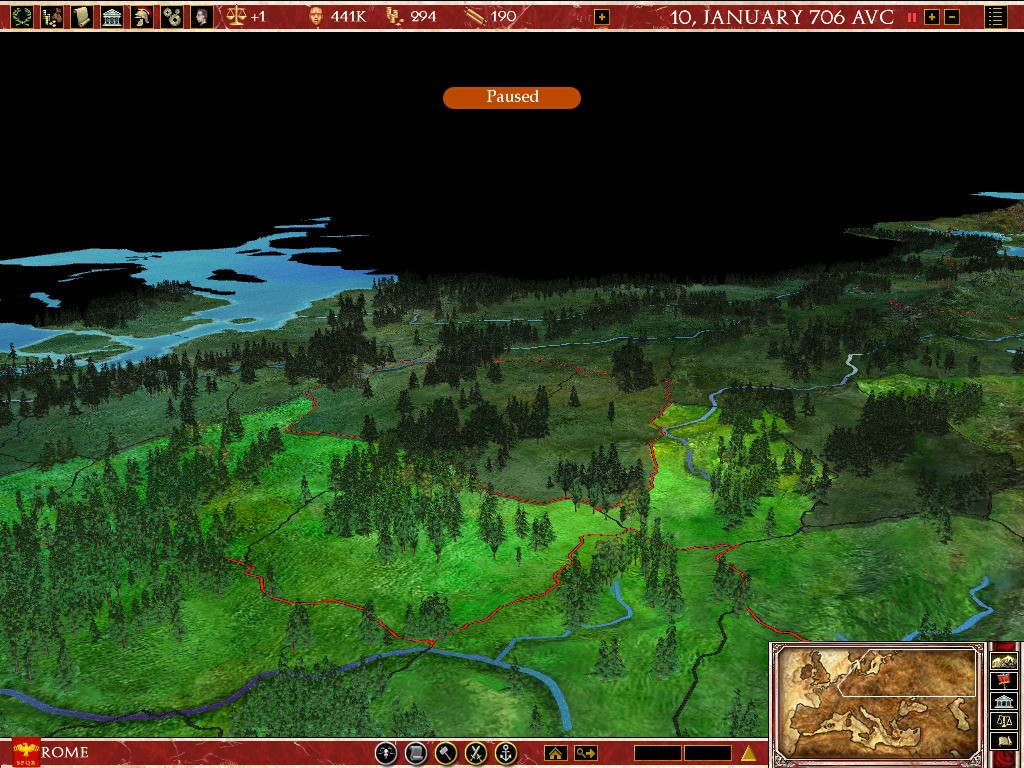Open the Roman helmet military screen
This screenshot has width=1024, height=768.
click(142, 16)
